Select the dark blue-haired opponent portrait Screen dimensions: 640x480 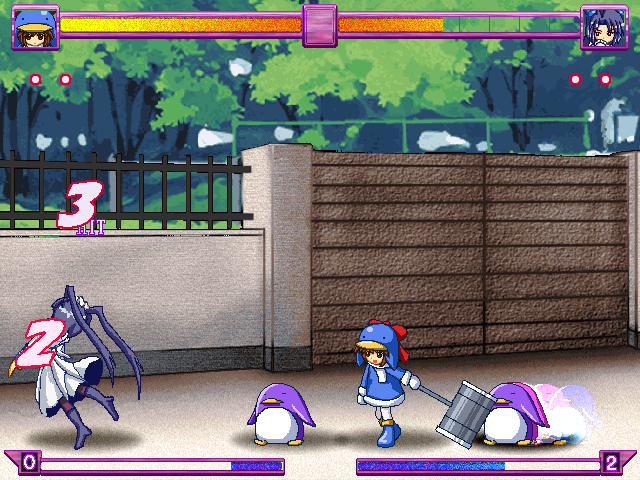[x=604, y=27]
